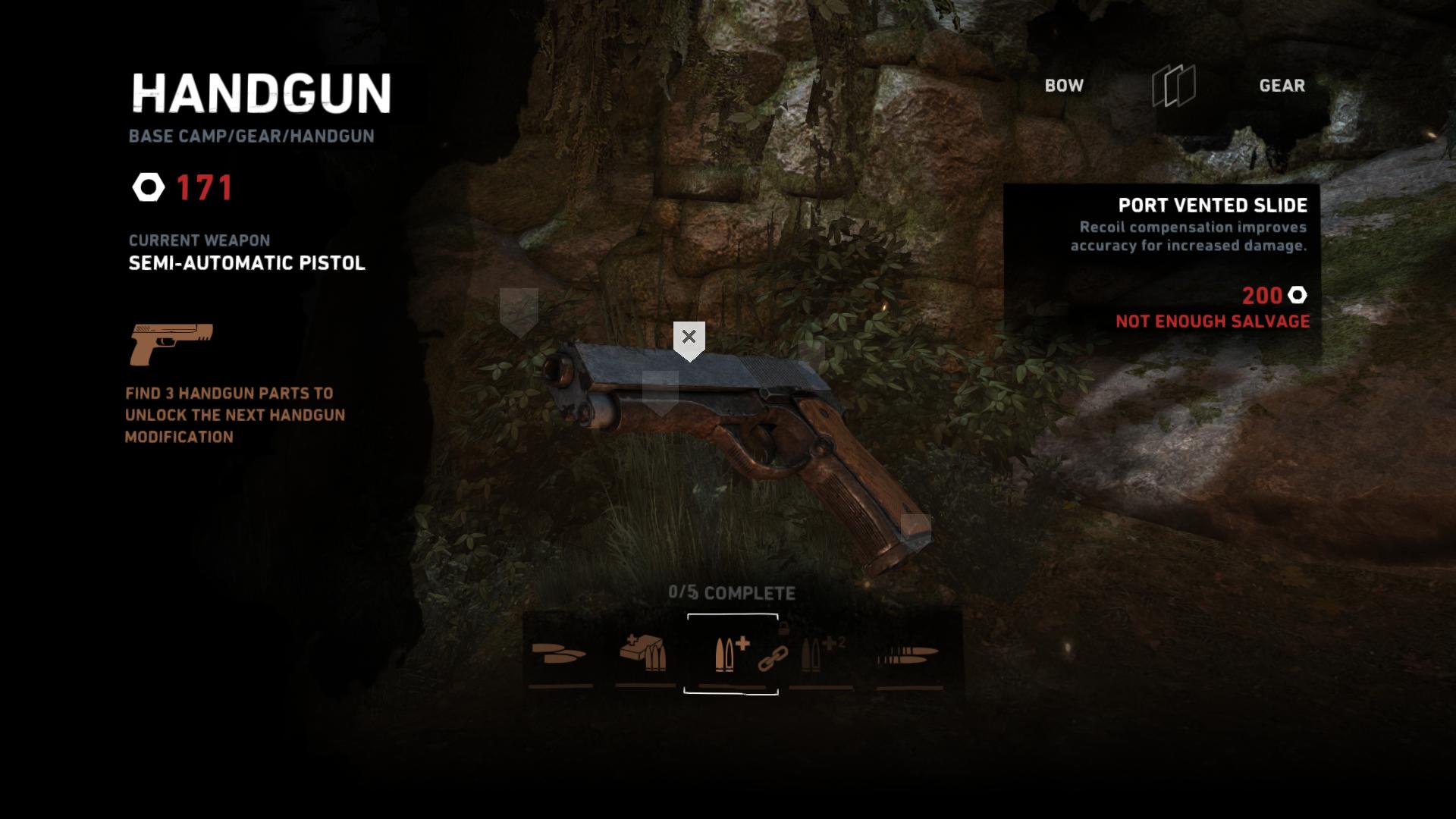Switch to the Gear tab
This screenshot has height=819, width=1456.
click(x=1282, y=86)
